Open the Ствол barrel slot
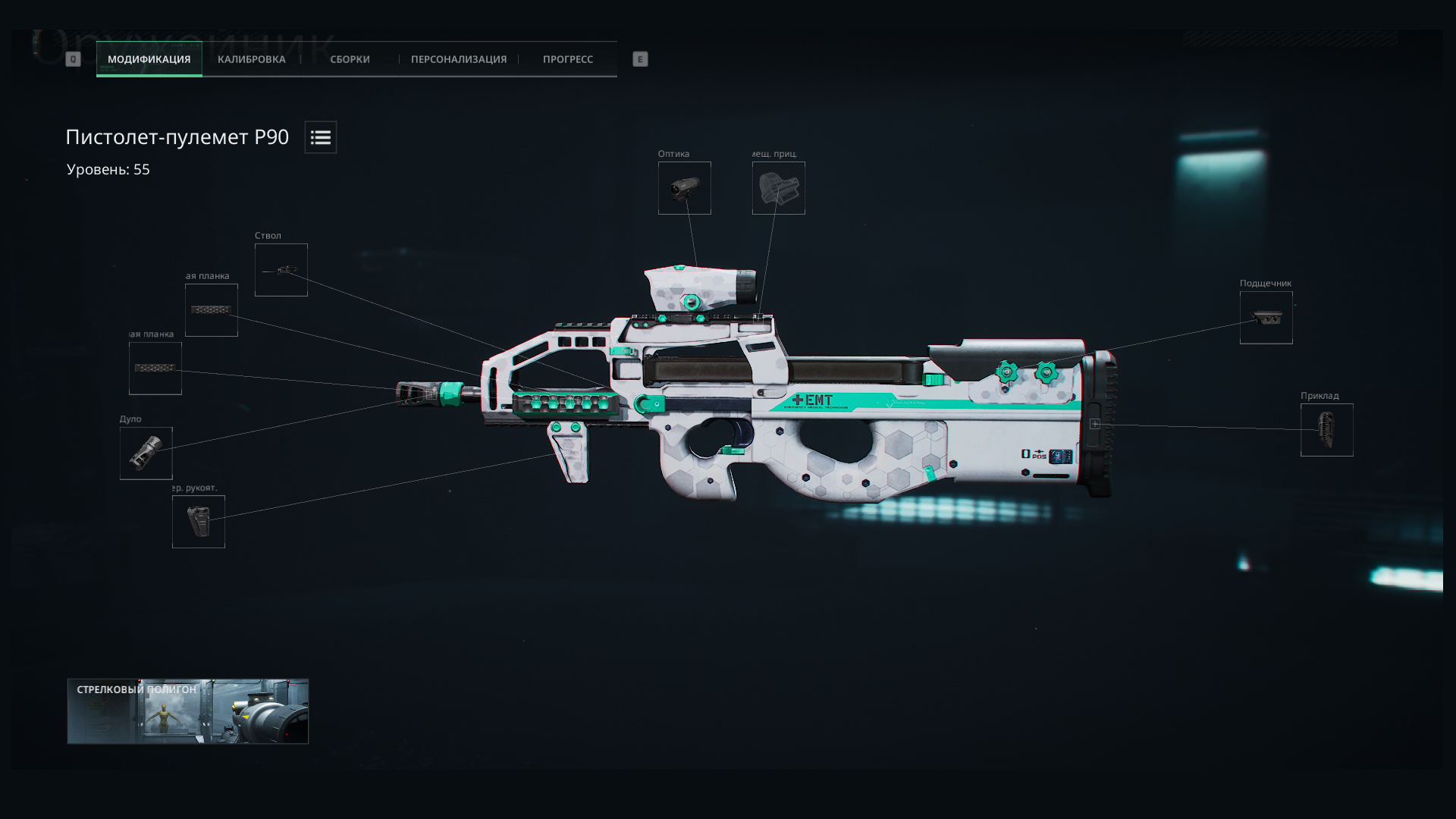Screen dimensions: 1456x819 (281, 270)
